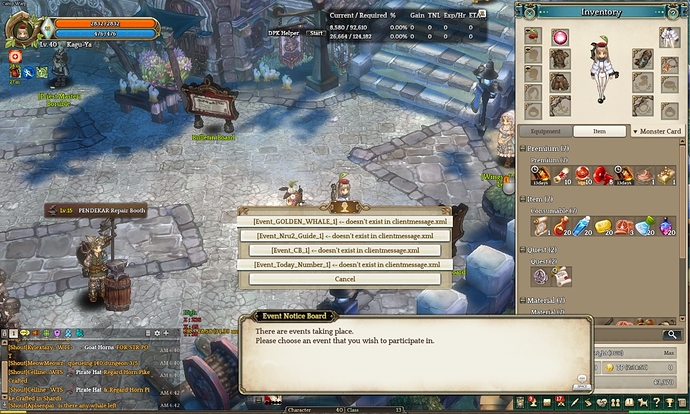
Task: Select the pink orb equipment slot
Action: pos(559,37)
